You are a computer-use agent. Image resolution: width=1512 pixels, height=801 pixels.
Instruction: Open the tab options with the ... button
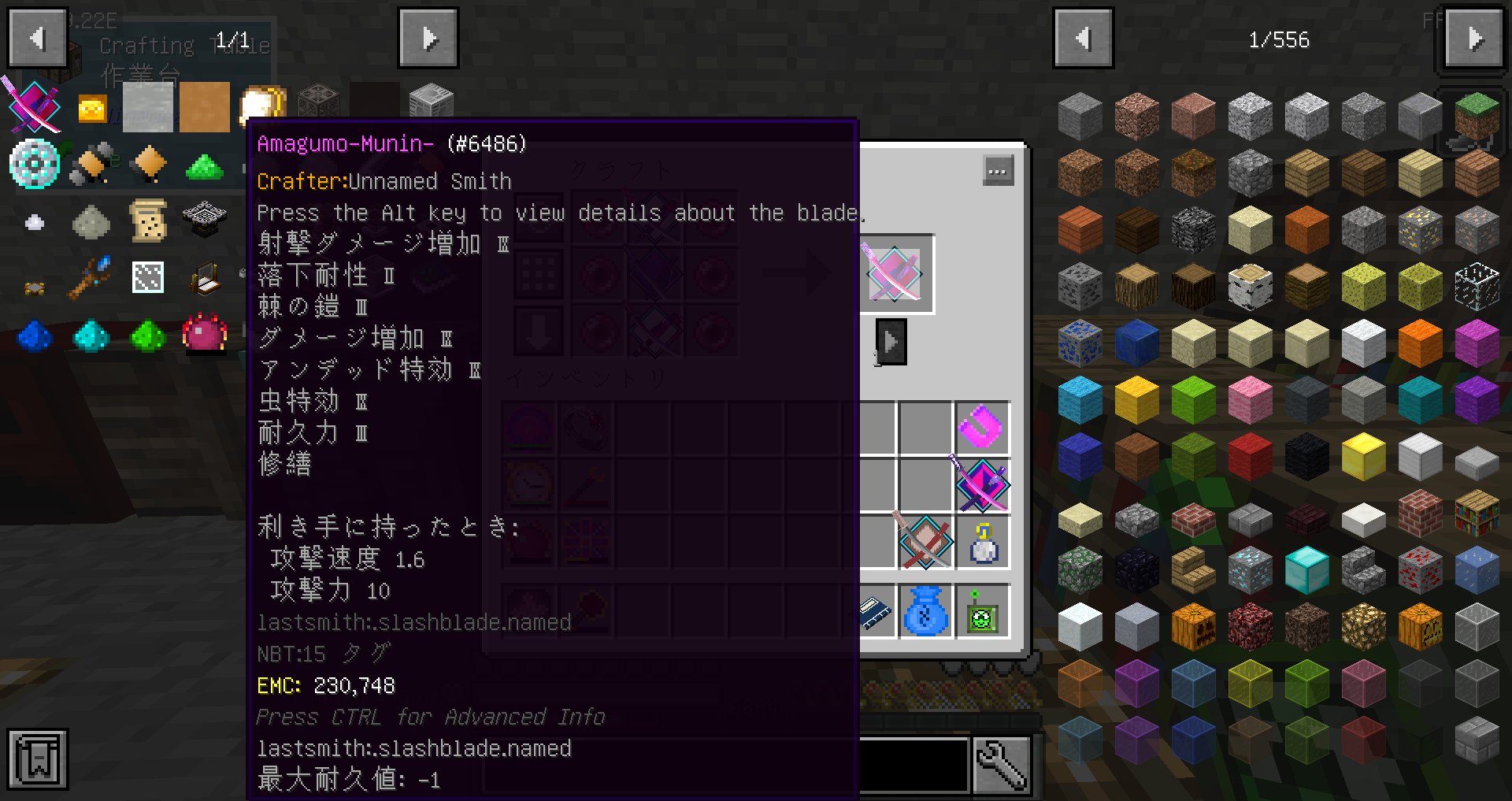point(998,169)
